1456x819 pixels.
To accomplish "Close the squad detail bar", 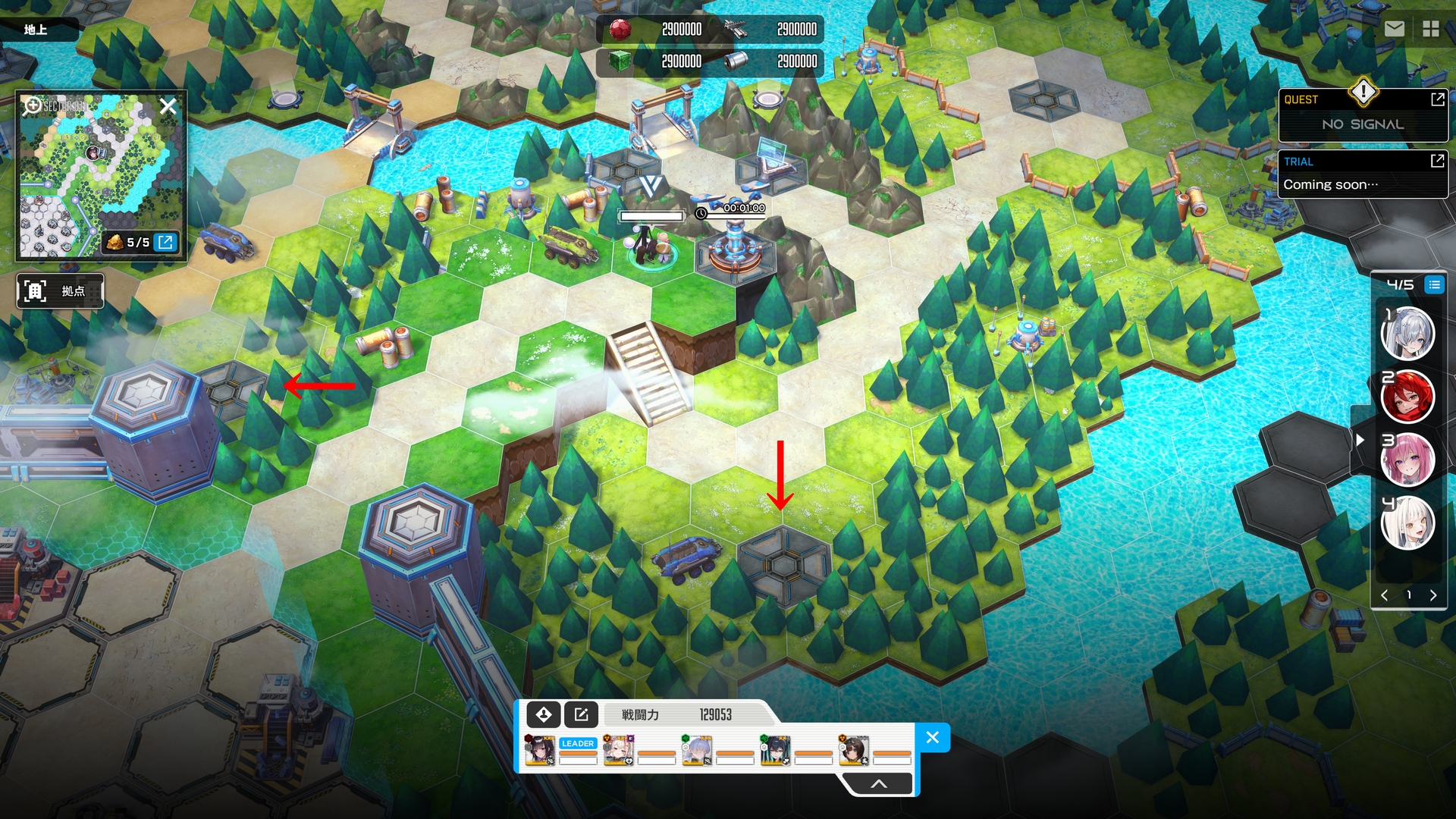I will [933, 737].
